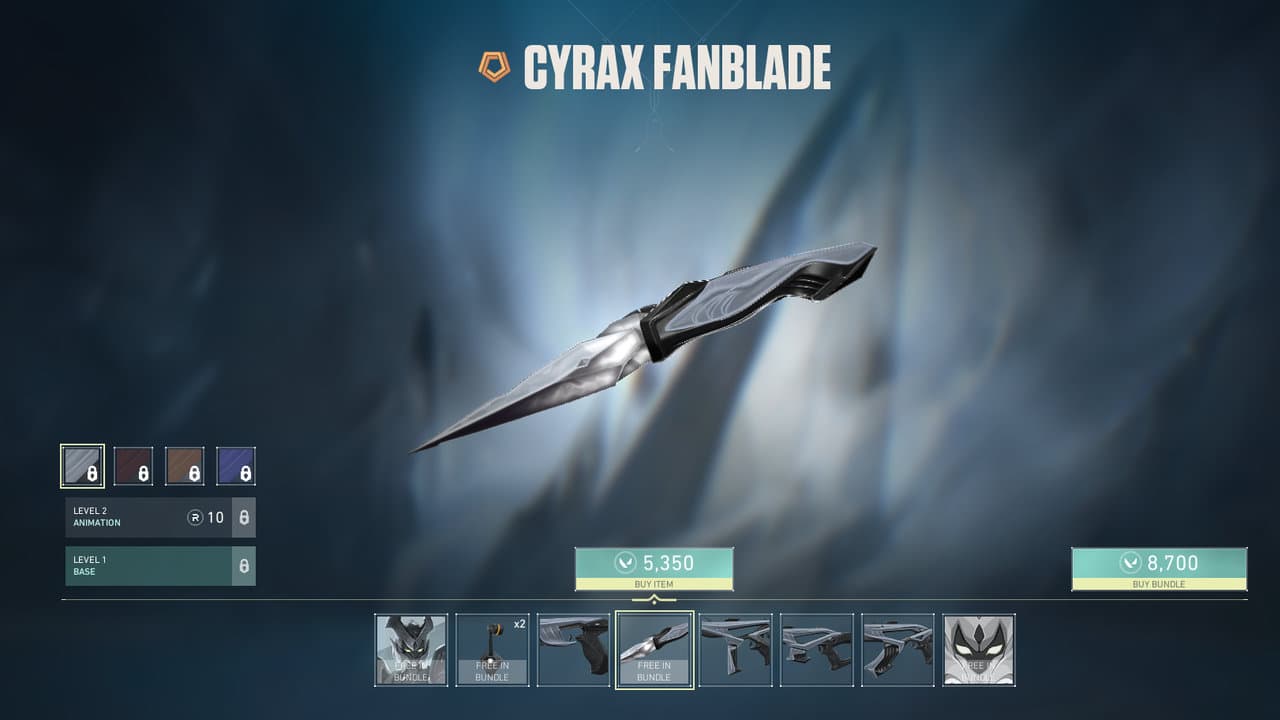Open the x2 gun buddy thumbnail
1280x720 pixels.
click(x=492, y=649)
